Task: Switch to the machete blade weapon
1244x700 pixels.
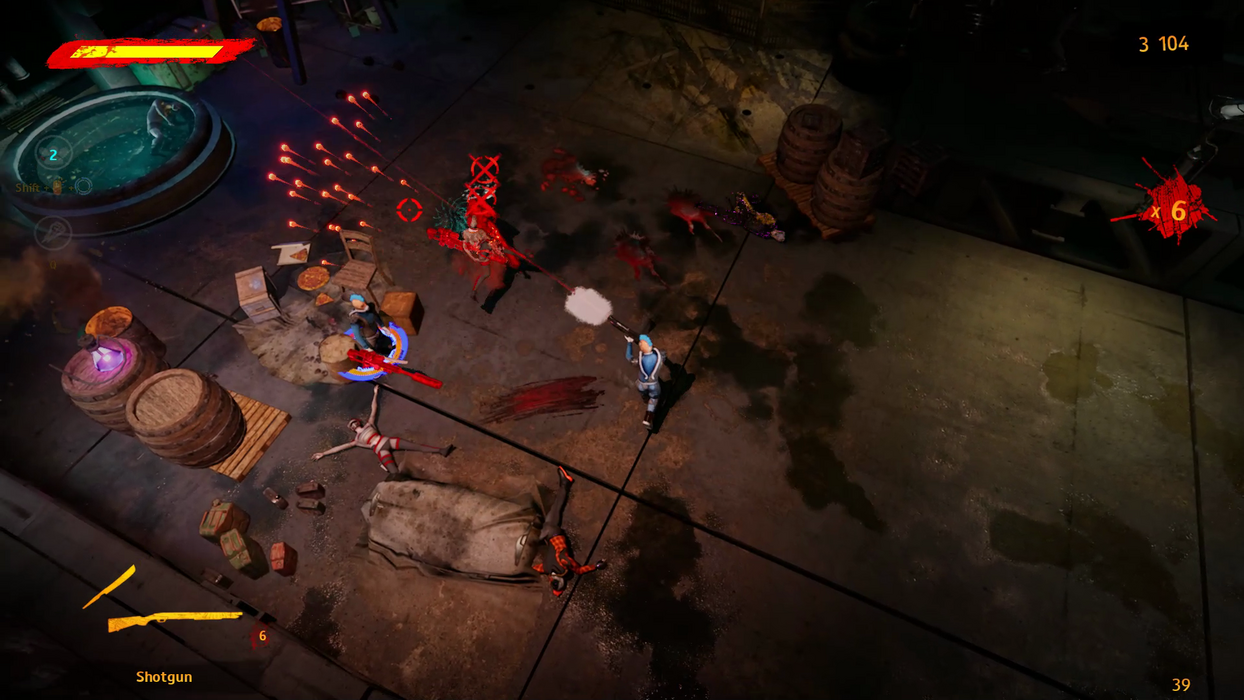Action: [x=109, y=587]
